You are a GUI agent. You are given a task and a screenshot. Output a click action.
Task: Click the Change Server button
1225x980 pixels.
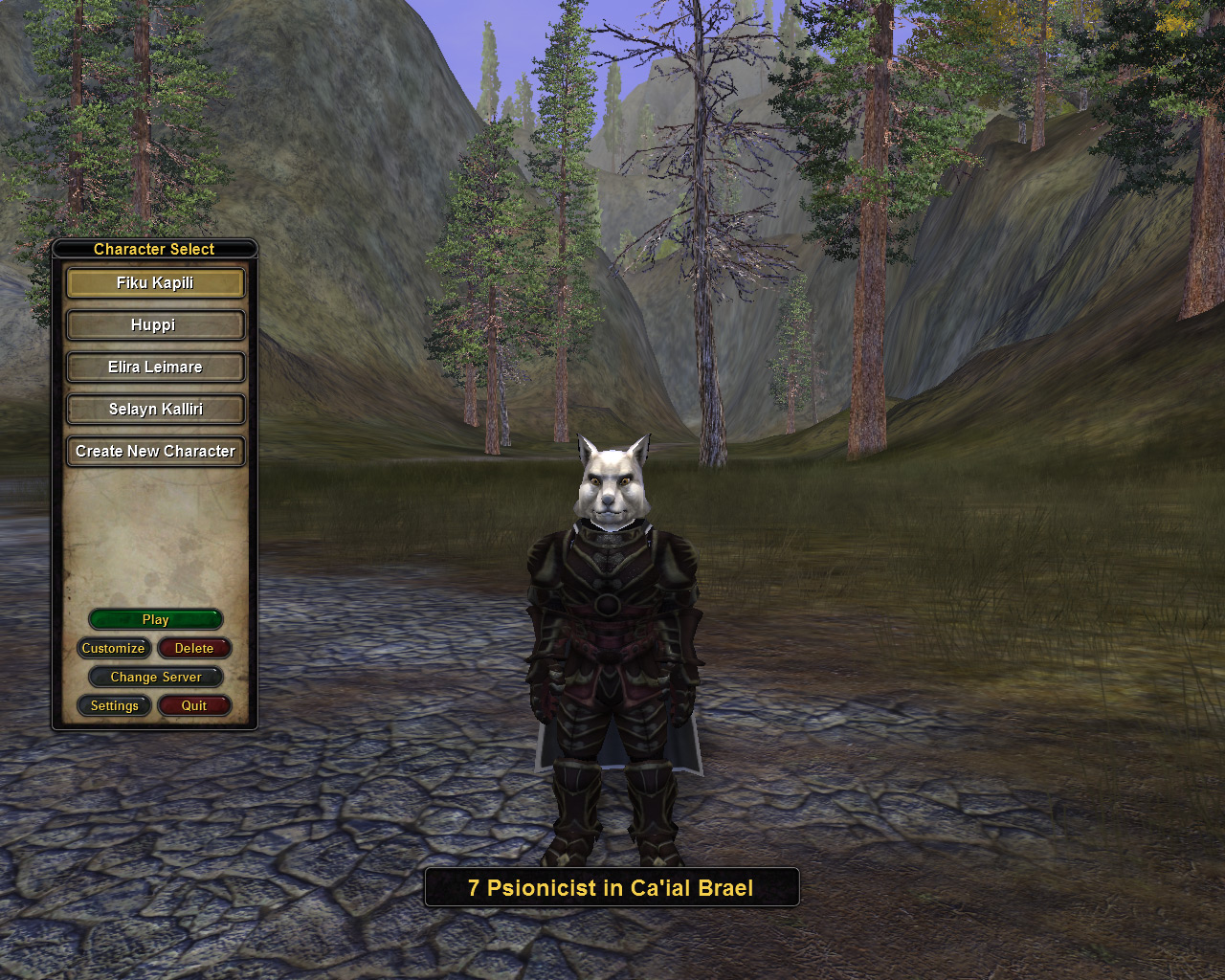tap(155, 678)
